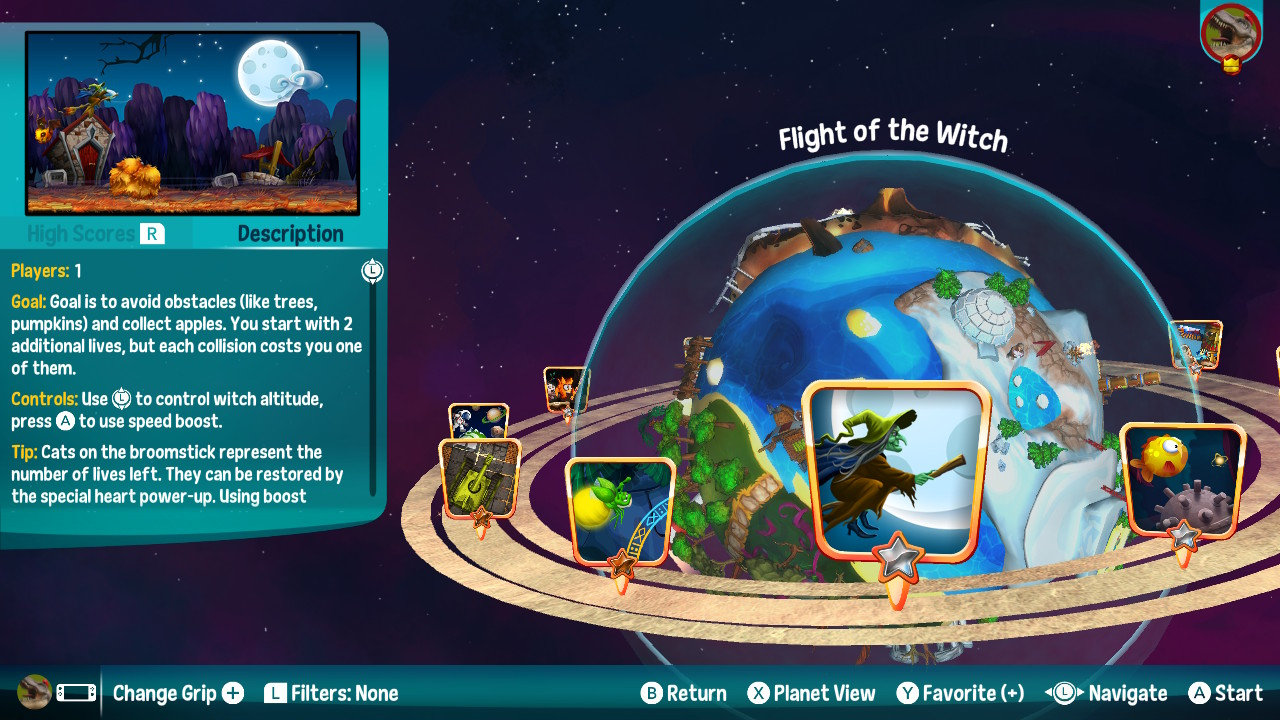This screenshot has height=720, width=1280.
Task: Pick the green firefly game tile
Action: [620, 508]
